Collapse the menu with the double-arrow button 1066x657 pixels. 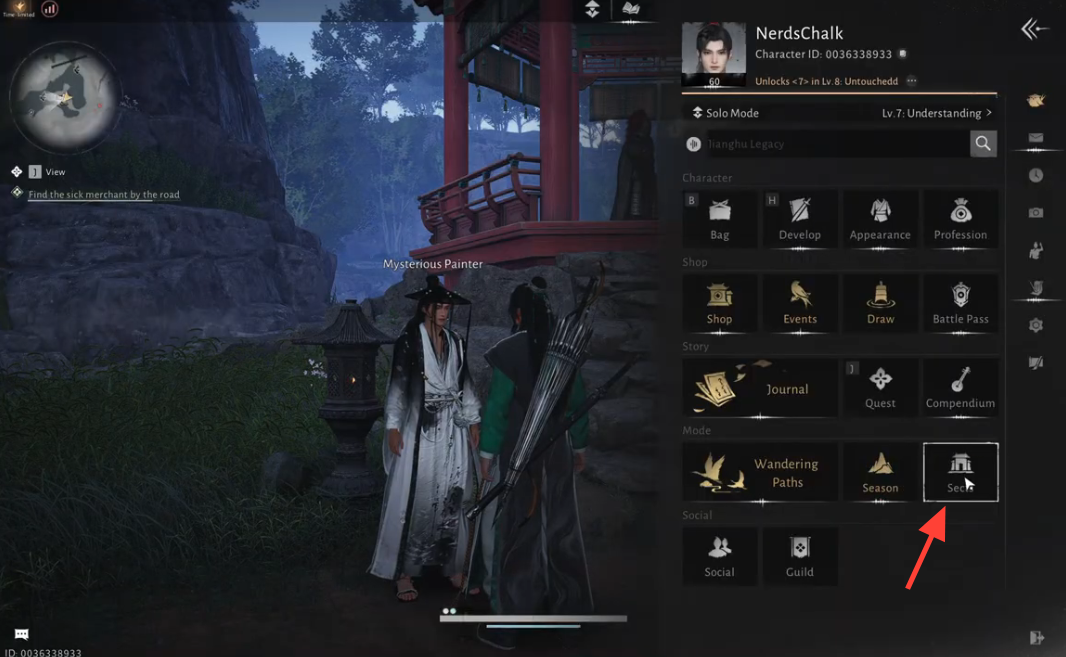[x=1034, y=29]
